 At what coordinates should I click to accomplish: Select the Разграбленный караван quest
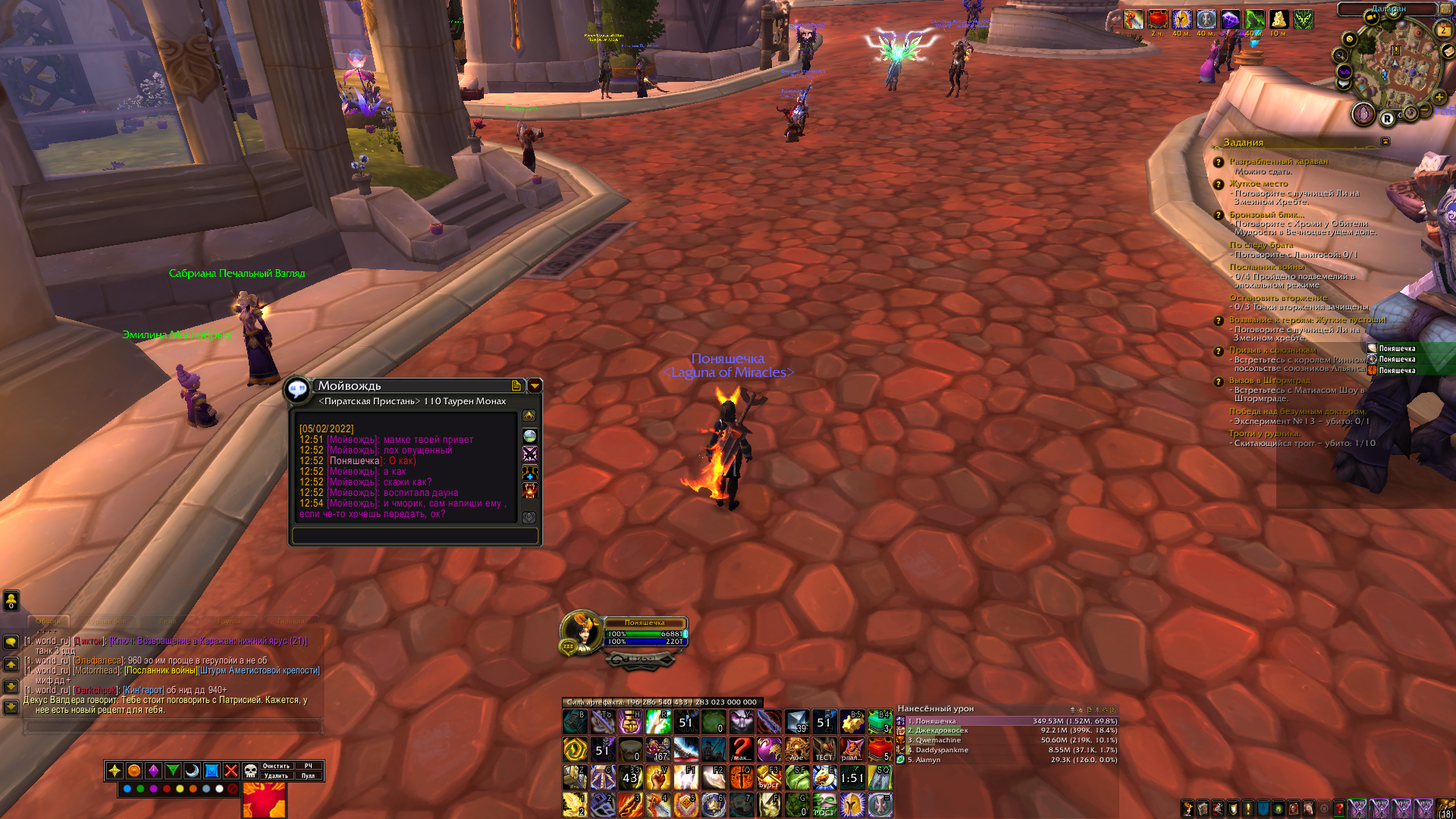pos(1278,162)
